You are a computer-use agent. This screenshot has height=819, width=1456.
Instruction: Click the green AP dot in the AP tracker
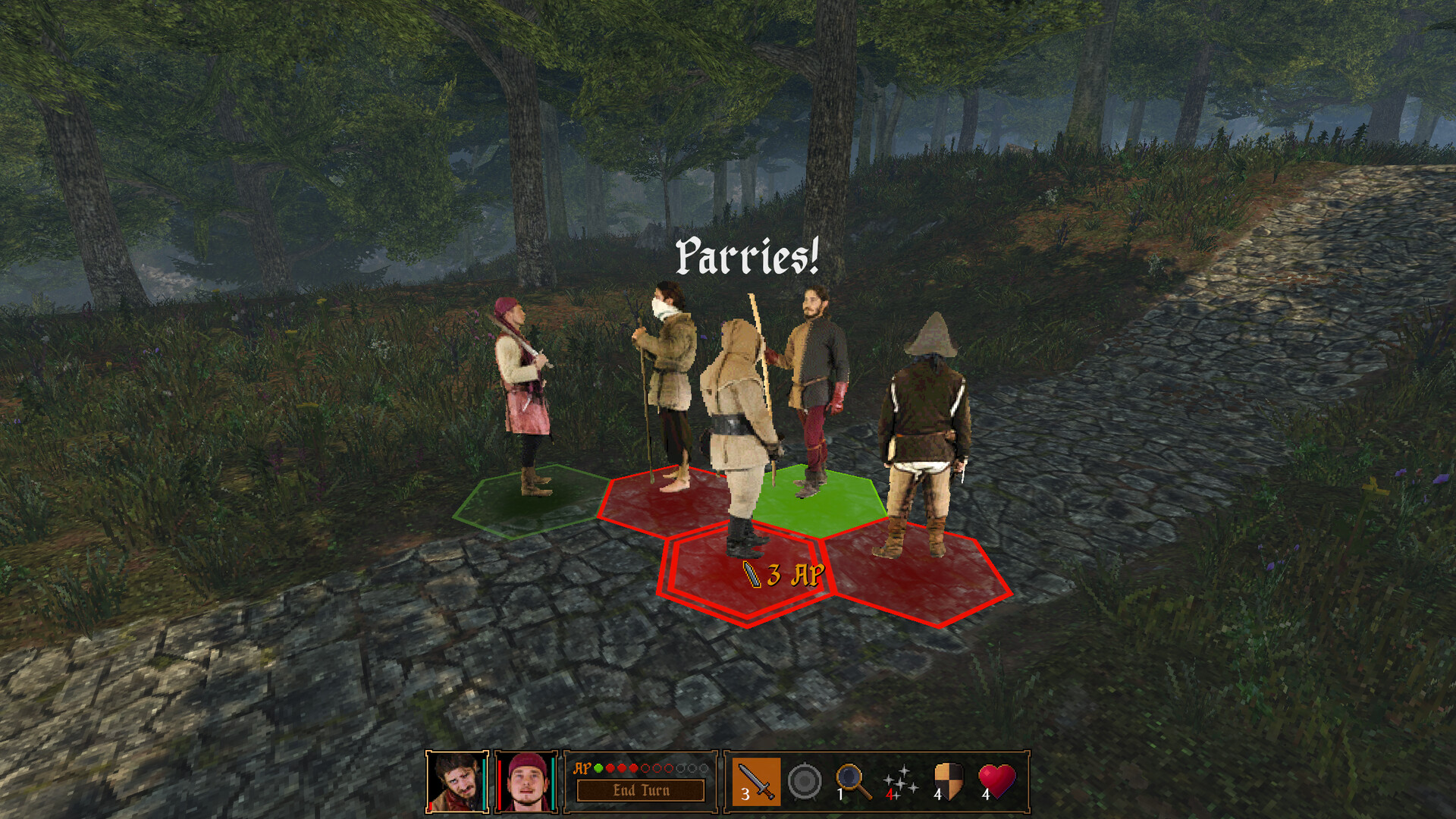pos(598,768)
